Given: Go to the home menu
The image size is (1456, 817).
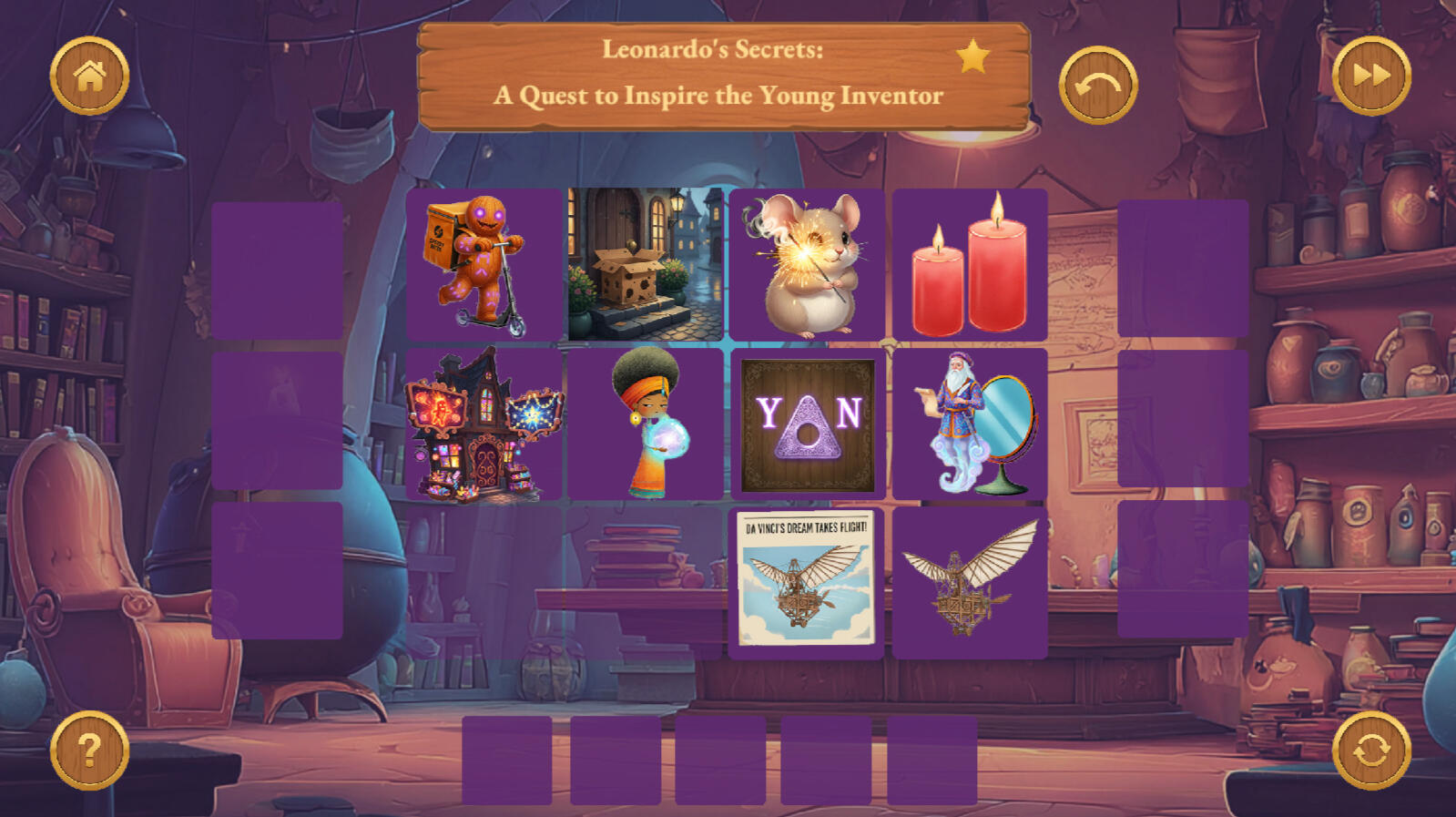Looking at the screenshot, I should pyautogui.click(x=89, y=77).
